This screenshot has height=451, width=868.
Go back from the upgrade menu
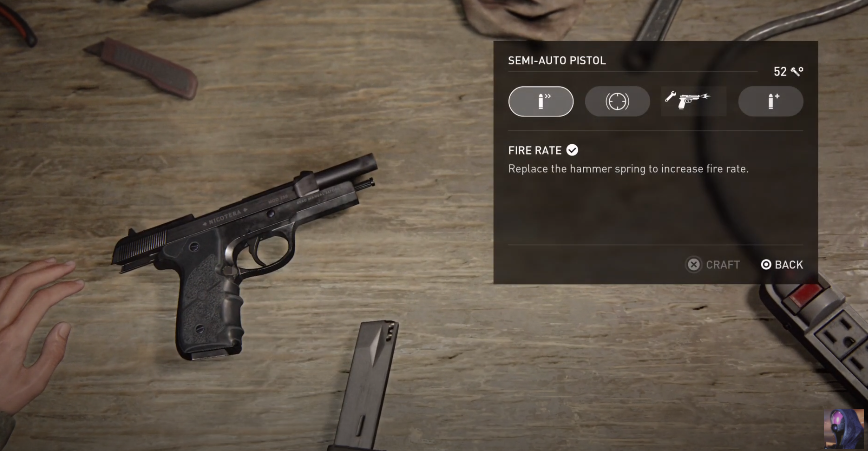point(781,264)
